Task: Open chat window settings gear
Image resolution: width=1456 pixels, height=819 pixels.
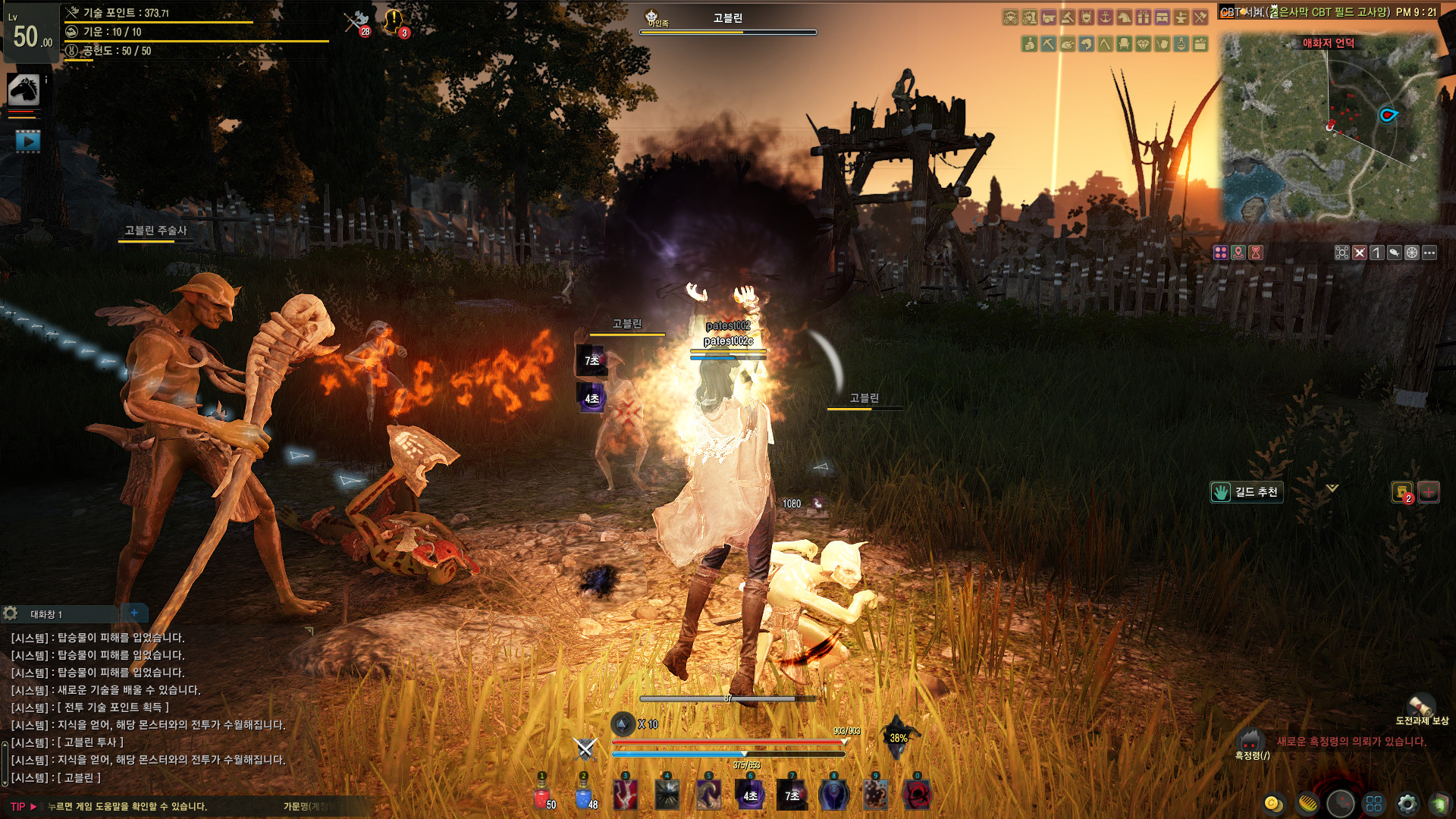Action: click(11, 613)
